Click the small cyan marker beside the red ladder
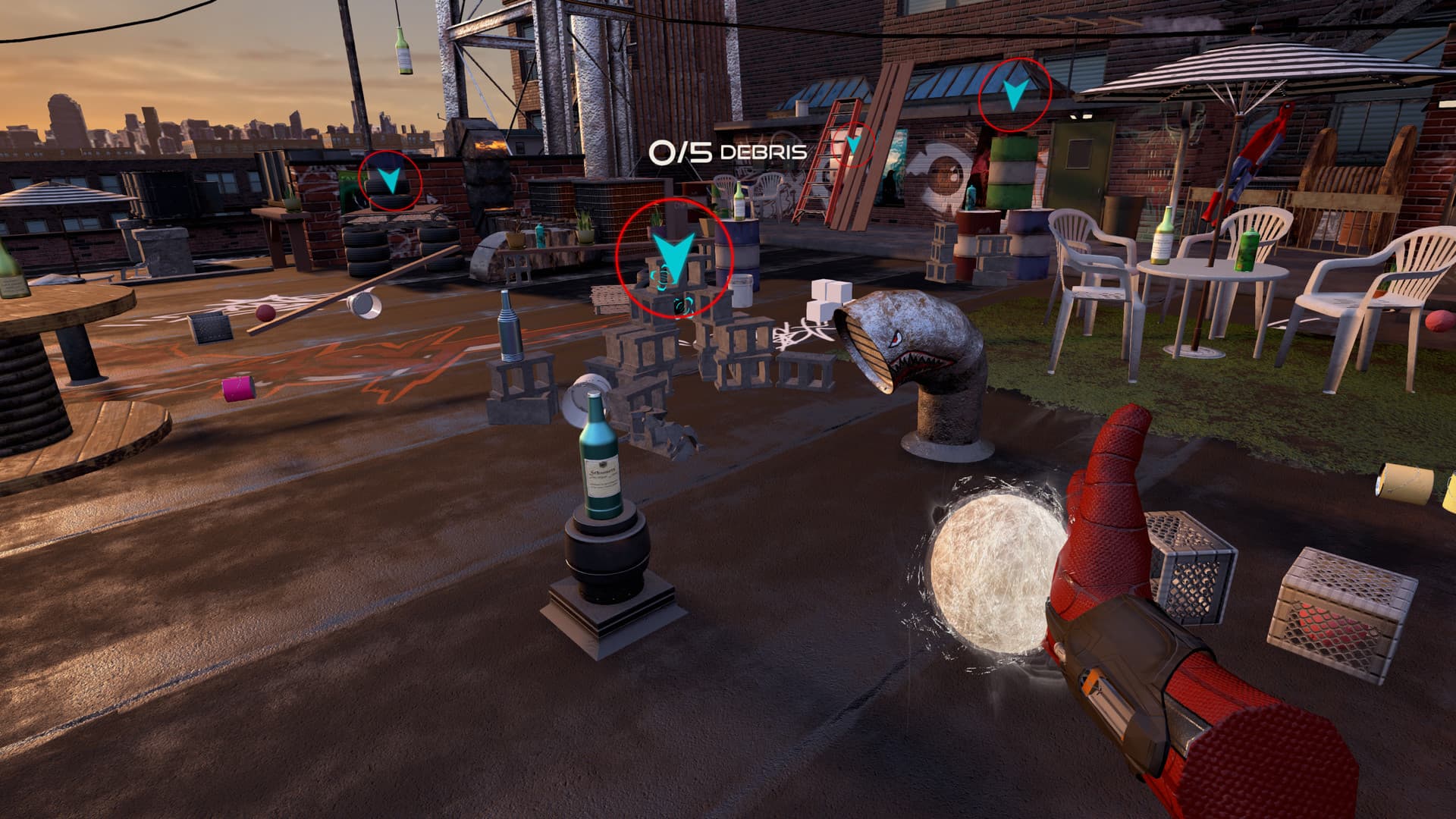Image resolution: width=1456 pixels, height=819 pixels. pyautogui.click(x=853, y=144)
